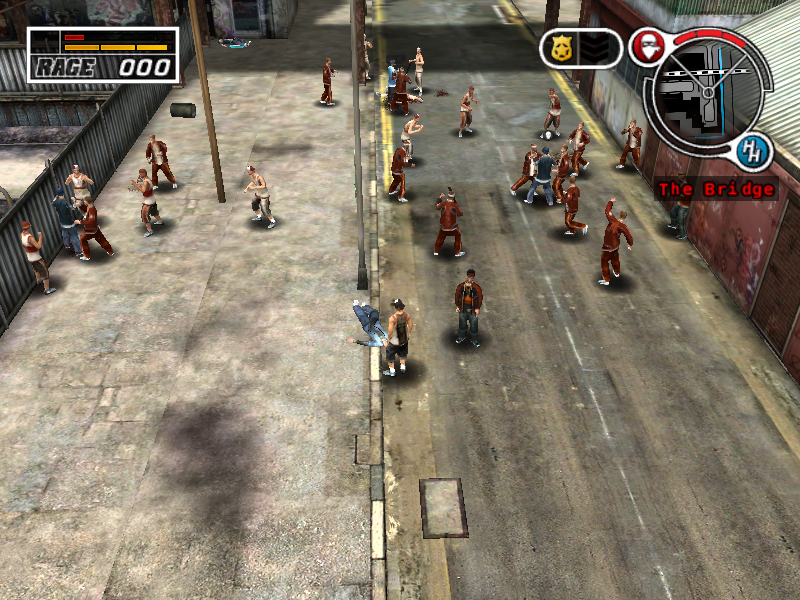The width and height of the screenshot is (800, 600).
Task: Select the yellow police badge icon
Action: [x=560, y=48]
